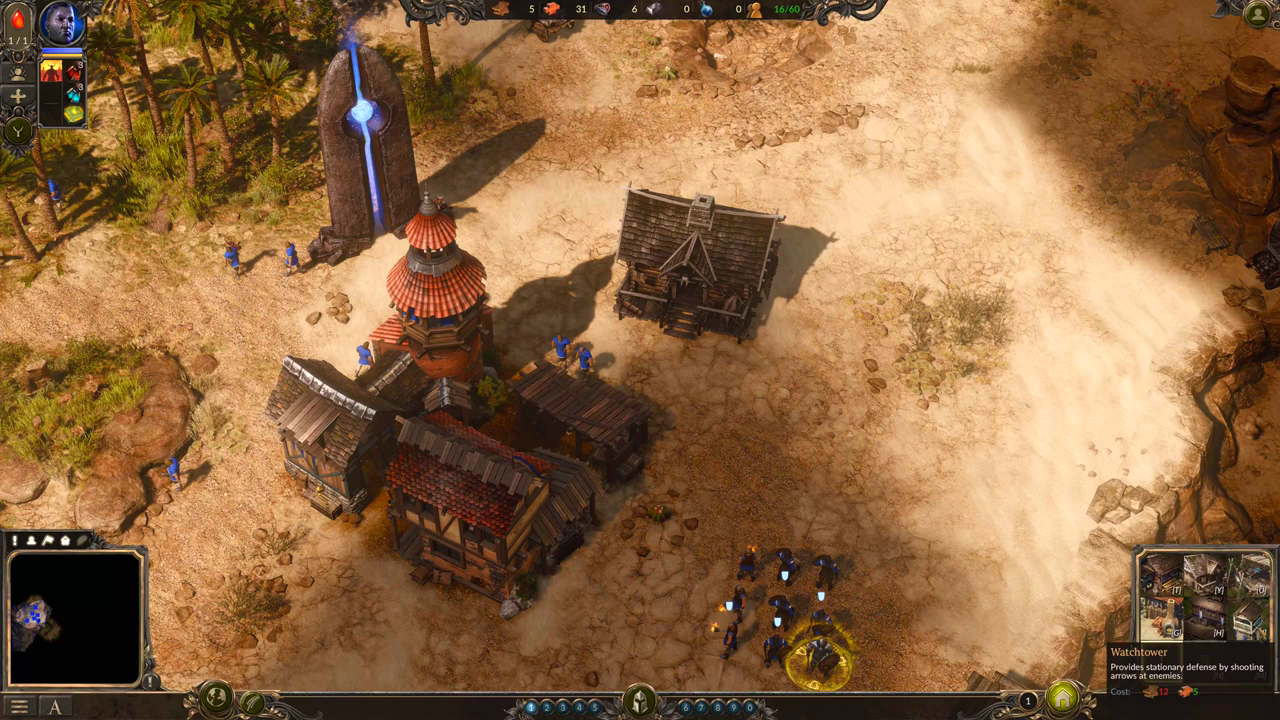The height and width of the screenshot is (720, 1280).
Task: Use the blue mana potion
Action: (74, 93)
